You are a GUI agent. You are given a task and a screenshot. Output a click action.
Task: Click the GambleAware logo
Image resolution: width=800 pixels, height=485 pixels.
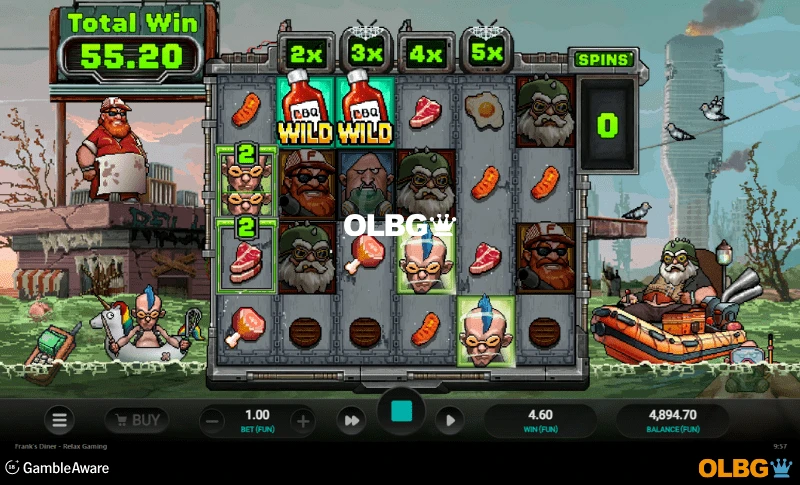pos(56,467)
